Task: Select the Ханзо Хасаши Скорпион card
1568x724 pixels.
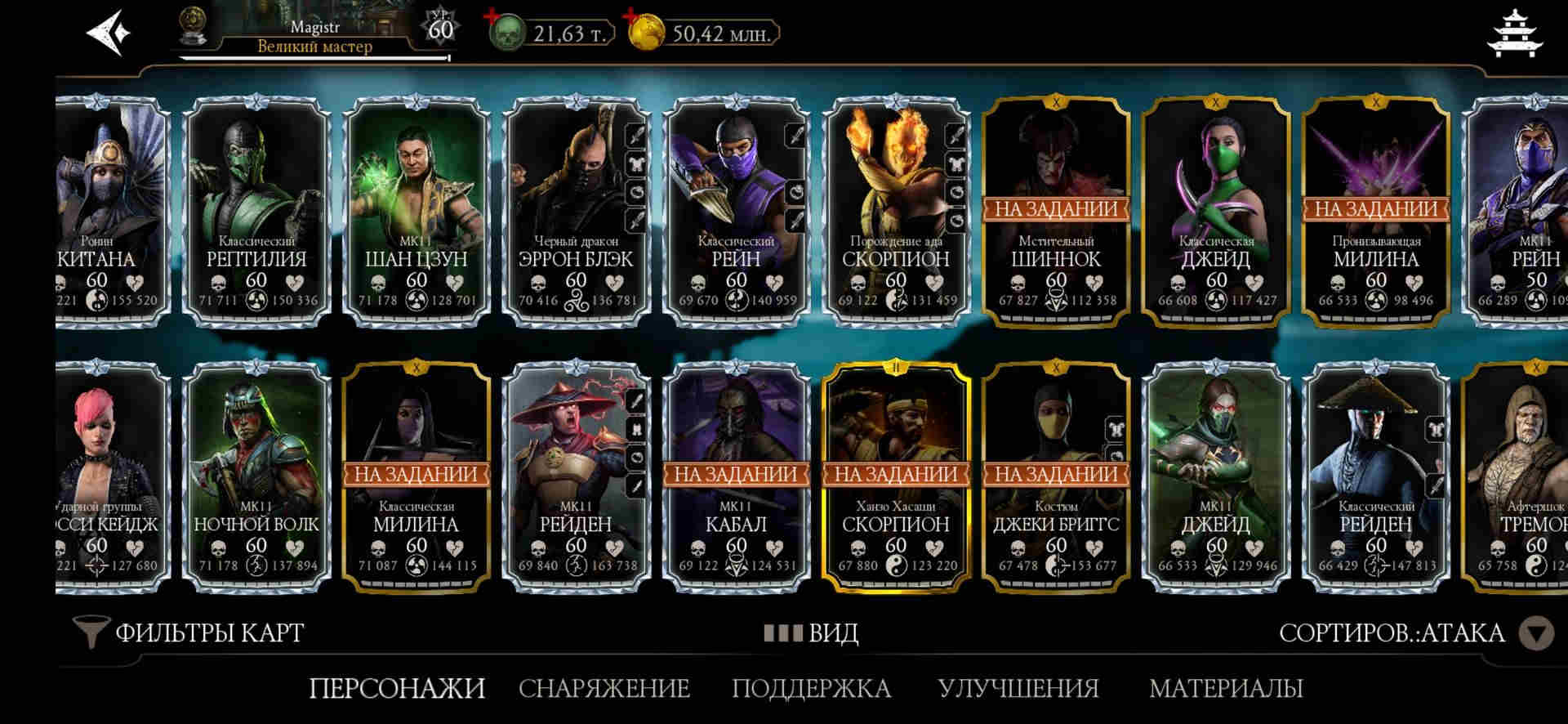Action: (x=896, y=476)
